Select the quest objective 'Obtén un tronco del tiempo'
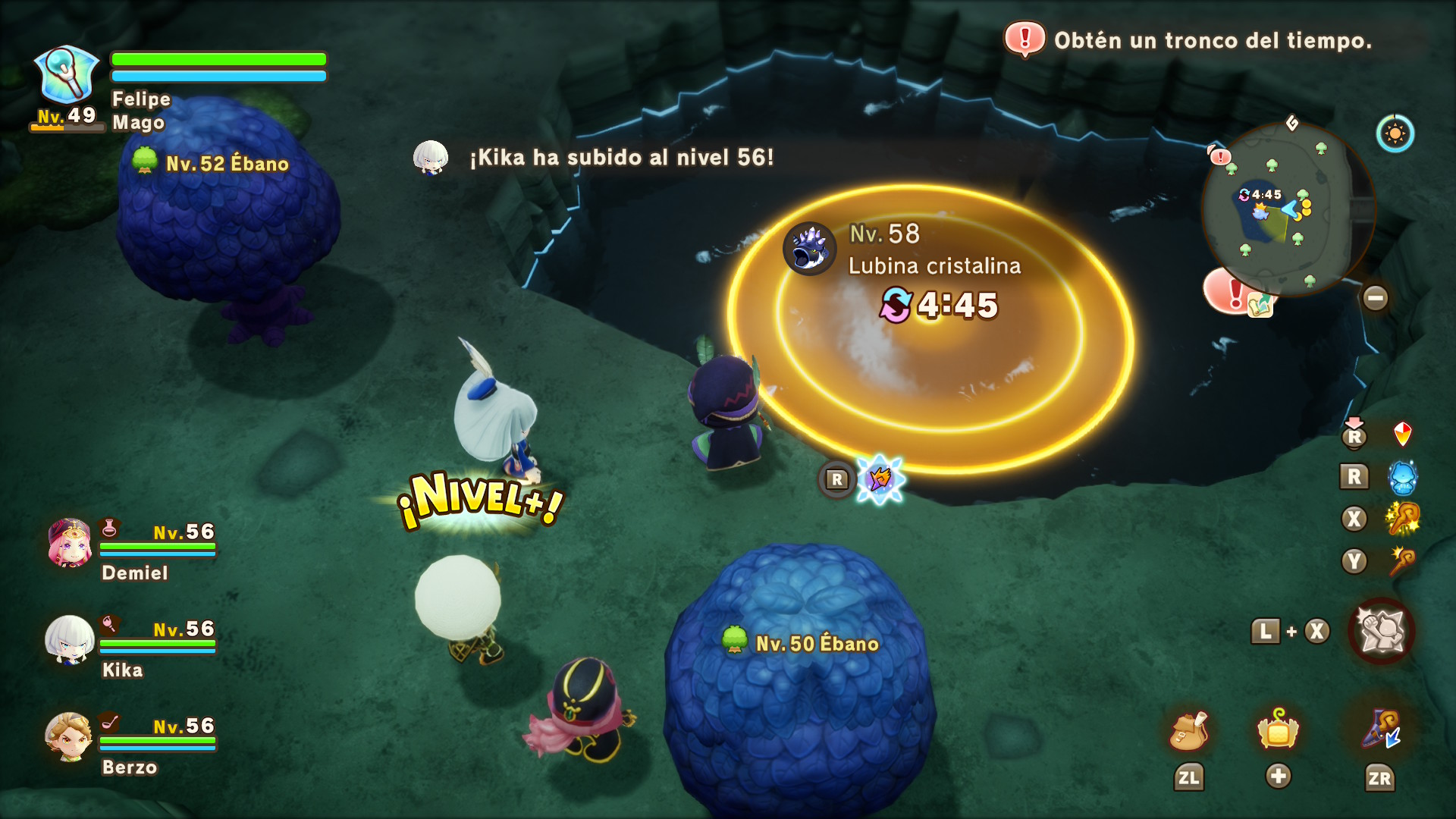 (1212, 40)
